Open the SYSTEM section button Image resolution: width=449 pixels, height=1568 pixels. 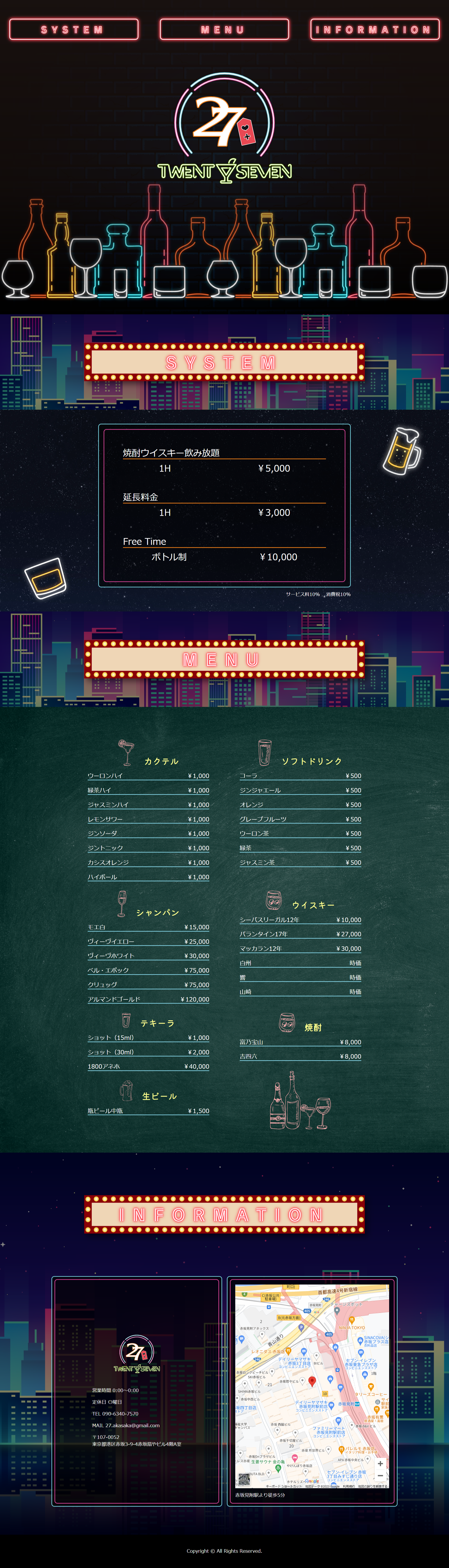(74, 29)
